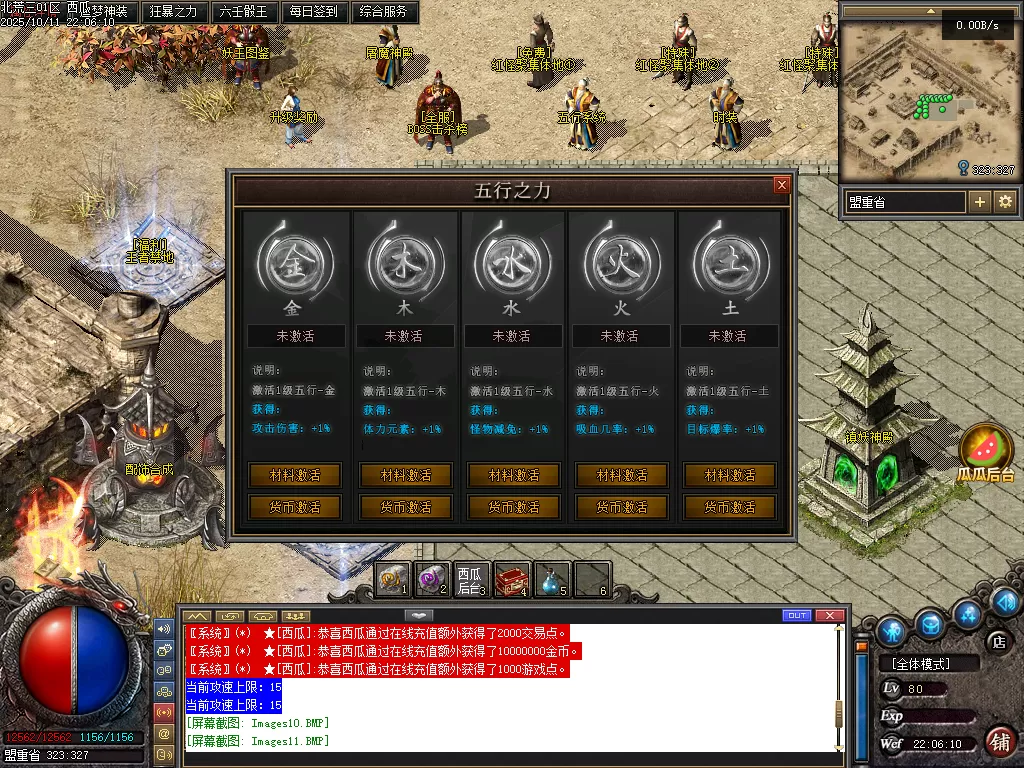Close the chat window with the red X
The height and width of the screenshot is (768, 1024).
[829, 615]
